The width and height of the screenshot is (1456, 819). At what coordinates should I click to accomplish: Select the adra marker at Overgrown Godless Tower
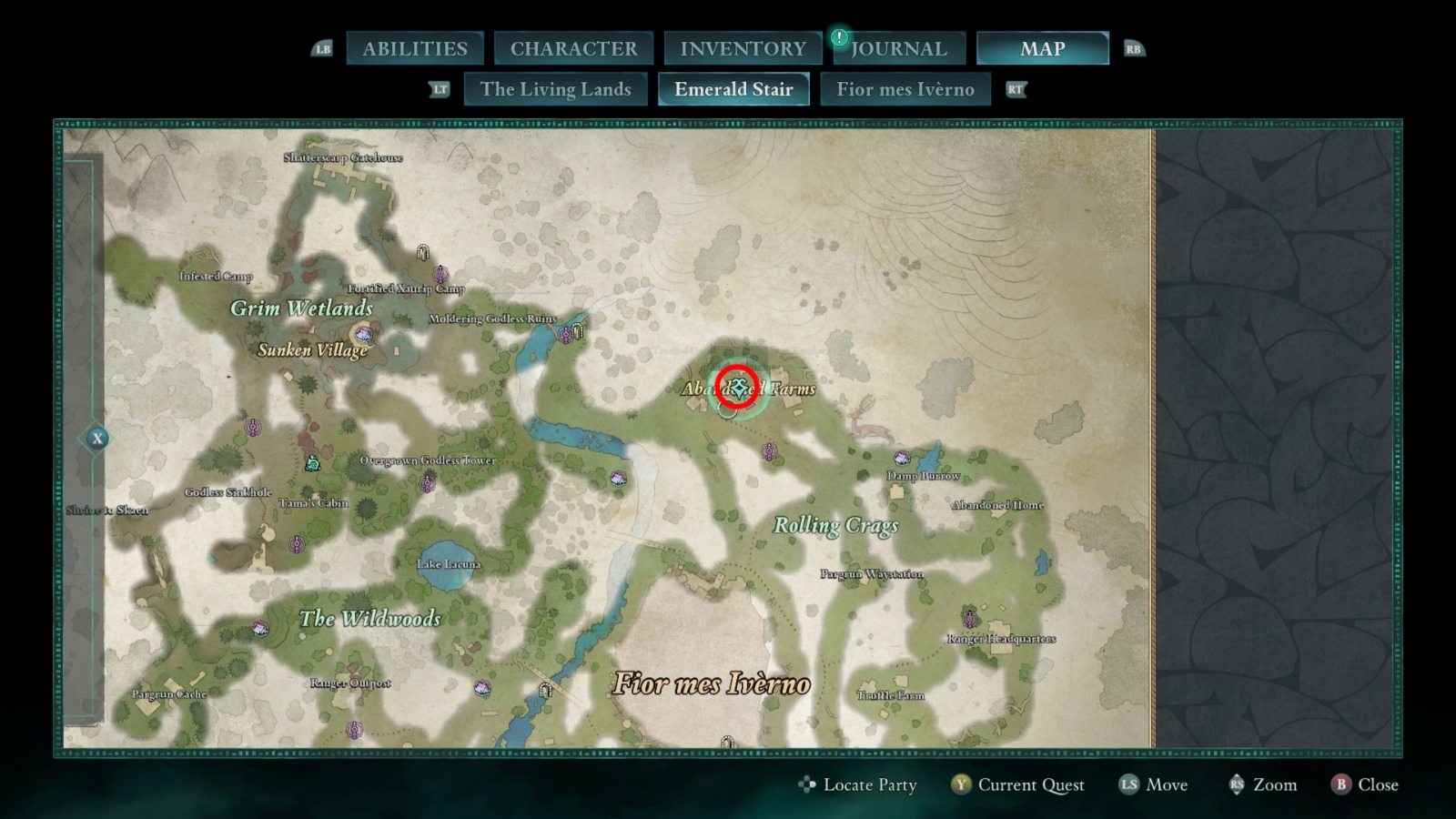tap(427, 484)
